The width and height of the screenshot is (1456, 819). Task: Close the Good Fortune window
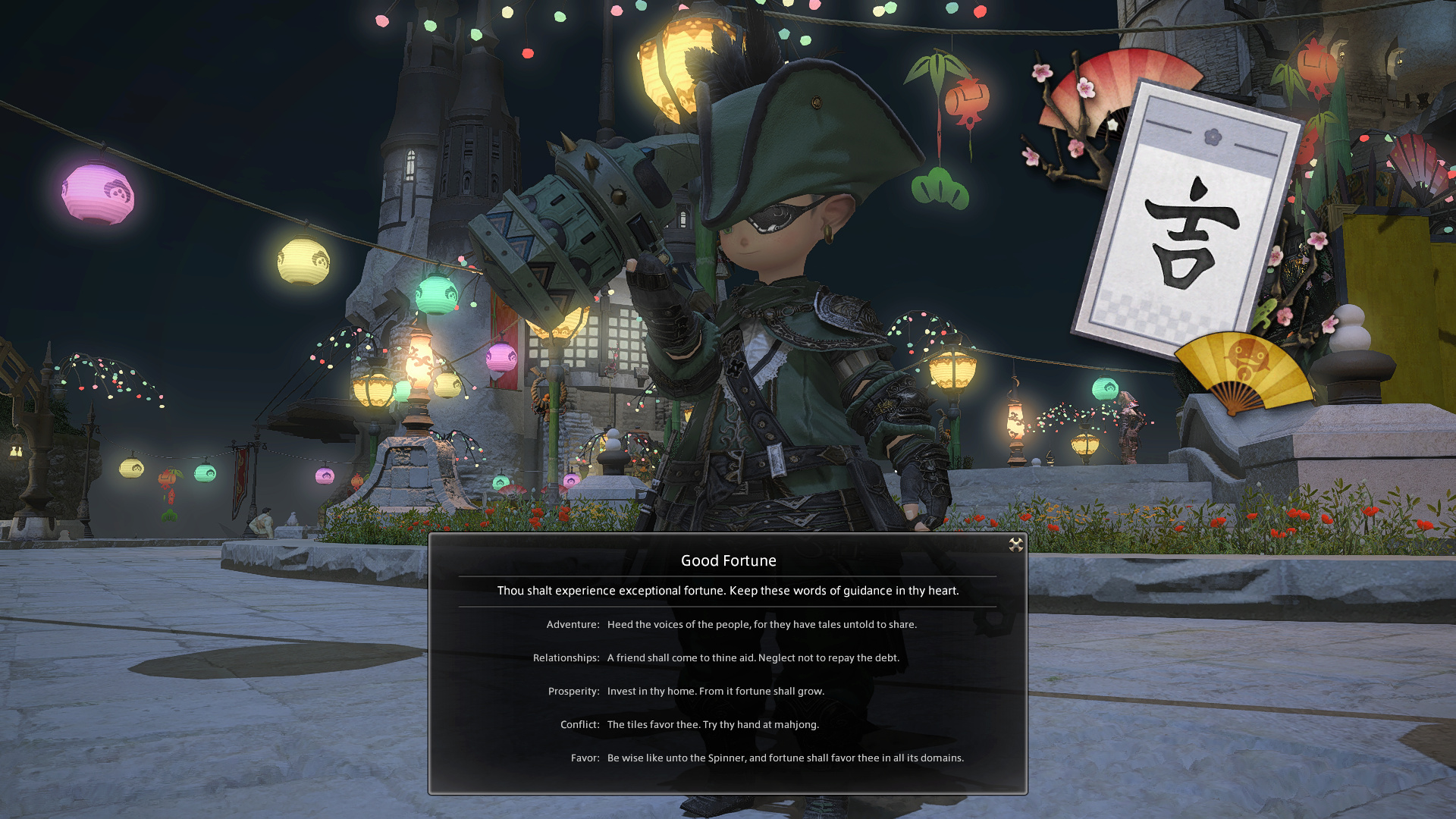[1015, 544]
